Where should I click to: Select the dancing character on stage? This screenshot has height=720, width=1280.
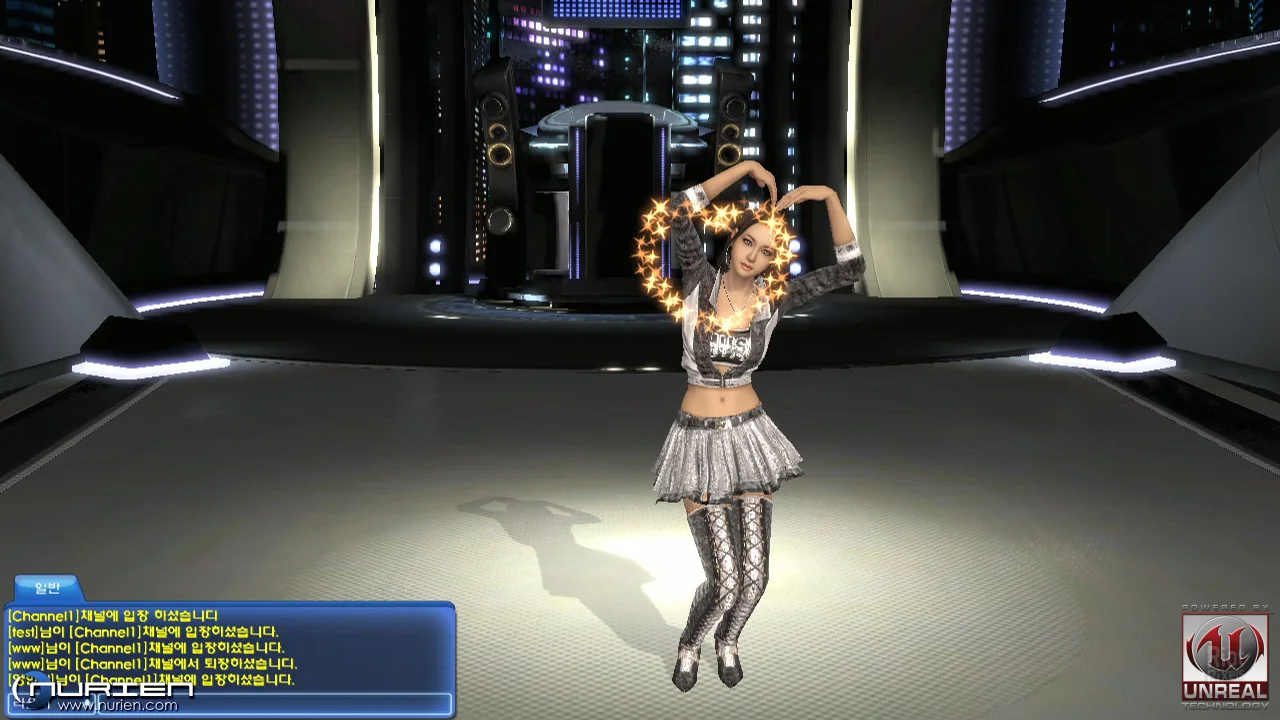pyautogui.click(x=725, y=400)
